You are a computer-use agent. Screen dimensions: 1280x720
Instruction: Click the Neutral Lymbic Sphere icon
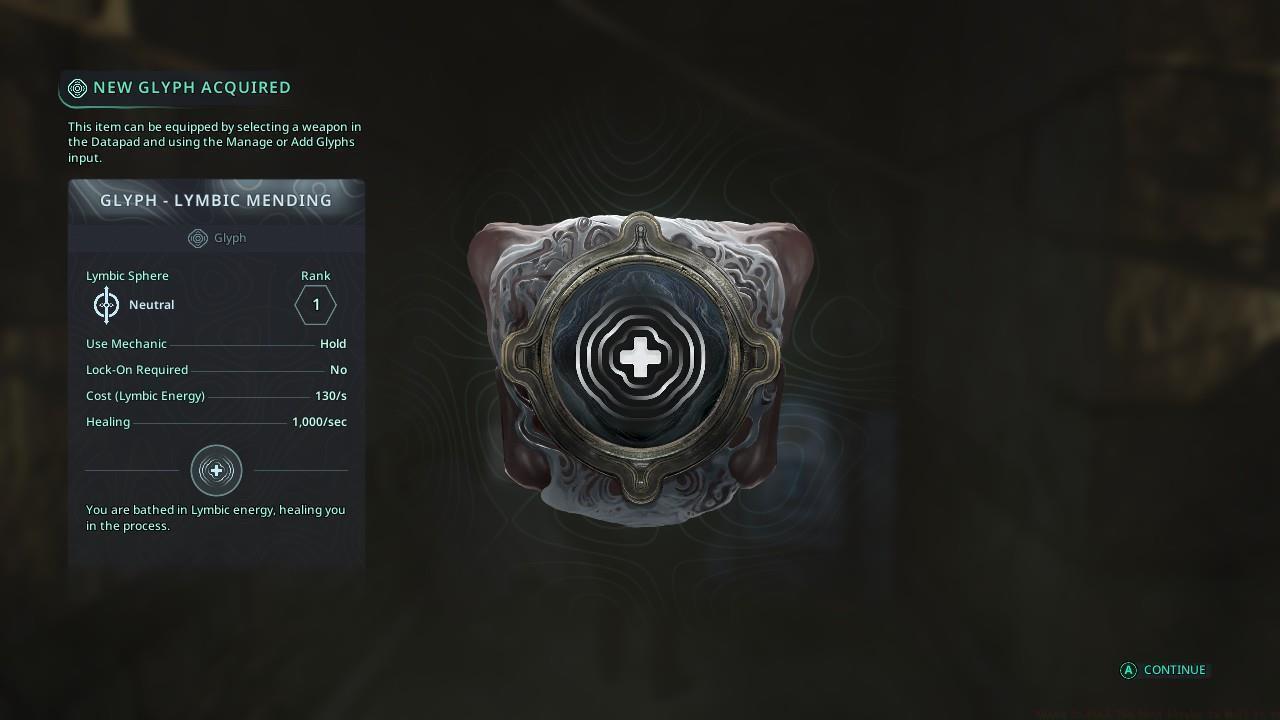(106, 304)
